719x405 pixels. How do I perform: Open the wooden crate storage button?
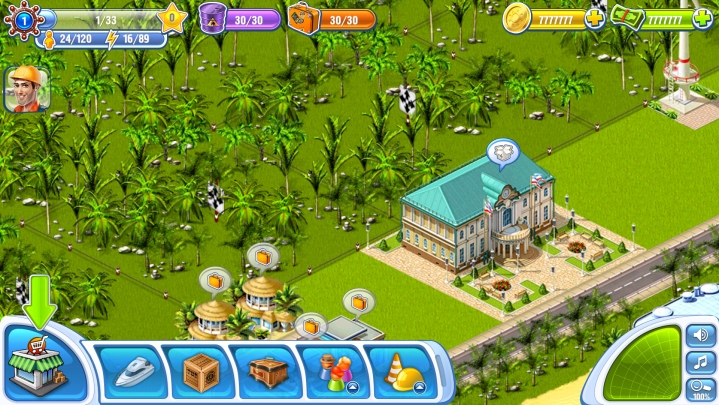pos(200,371)
